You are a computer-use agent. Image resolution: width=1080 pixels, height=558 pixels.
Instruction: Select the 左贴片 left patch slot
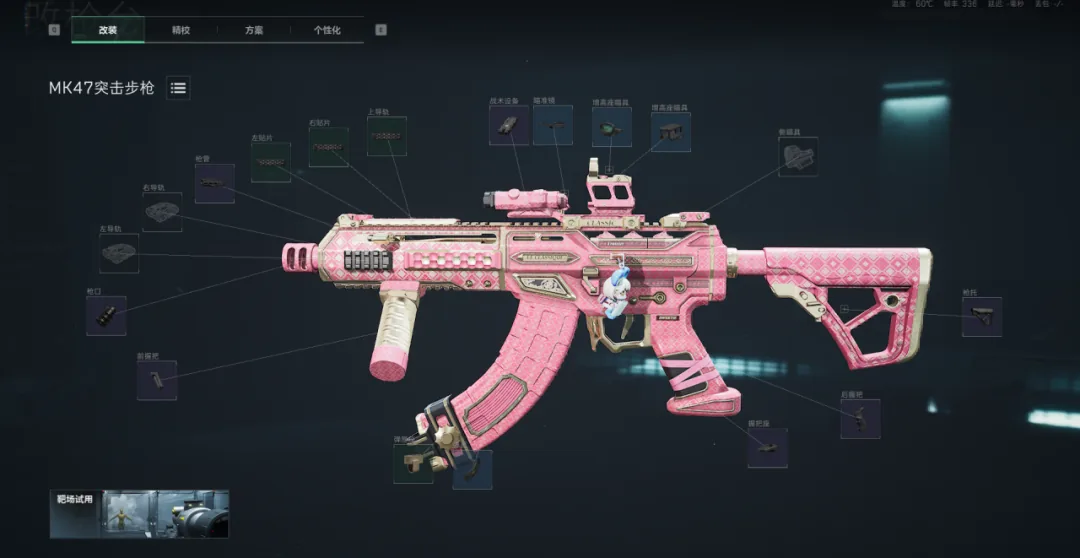pyautogui.click(x=271, y=162)
